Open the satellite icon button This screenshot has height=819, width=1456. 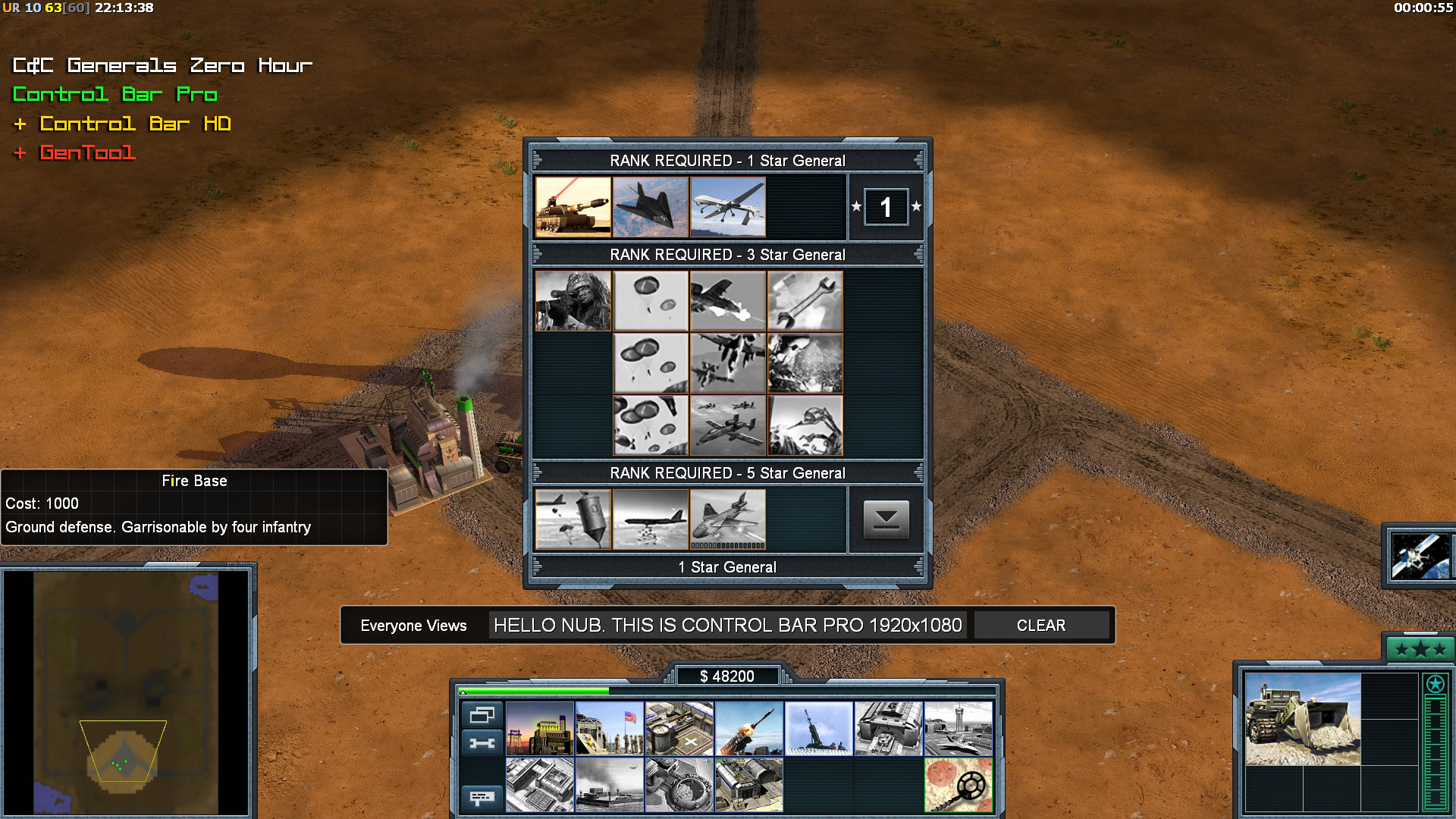pyautogui.click(x=1420, y=556)
